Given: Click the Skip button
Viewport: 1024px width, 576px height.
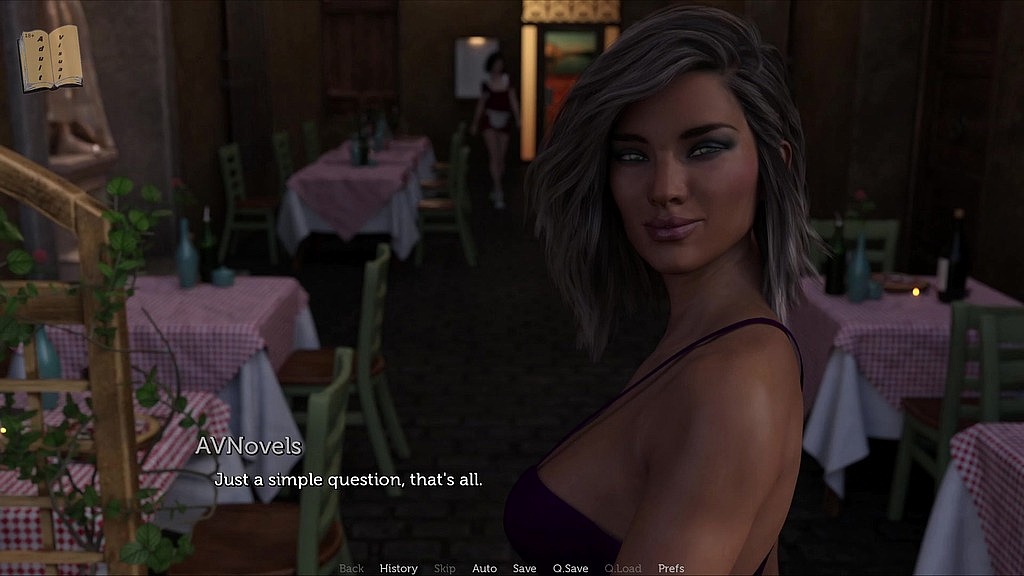Looking at the screenshot, I should [445, 568].
